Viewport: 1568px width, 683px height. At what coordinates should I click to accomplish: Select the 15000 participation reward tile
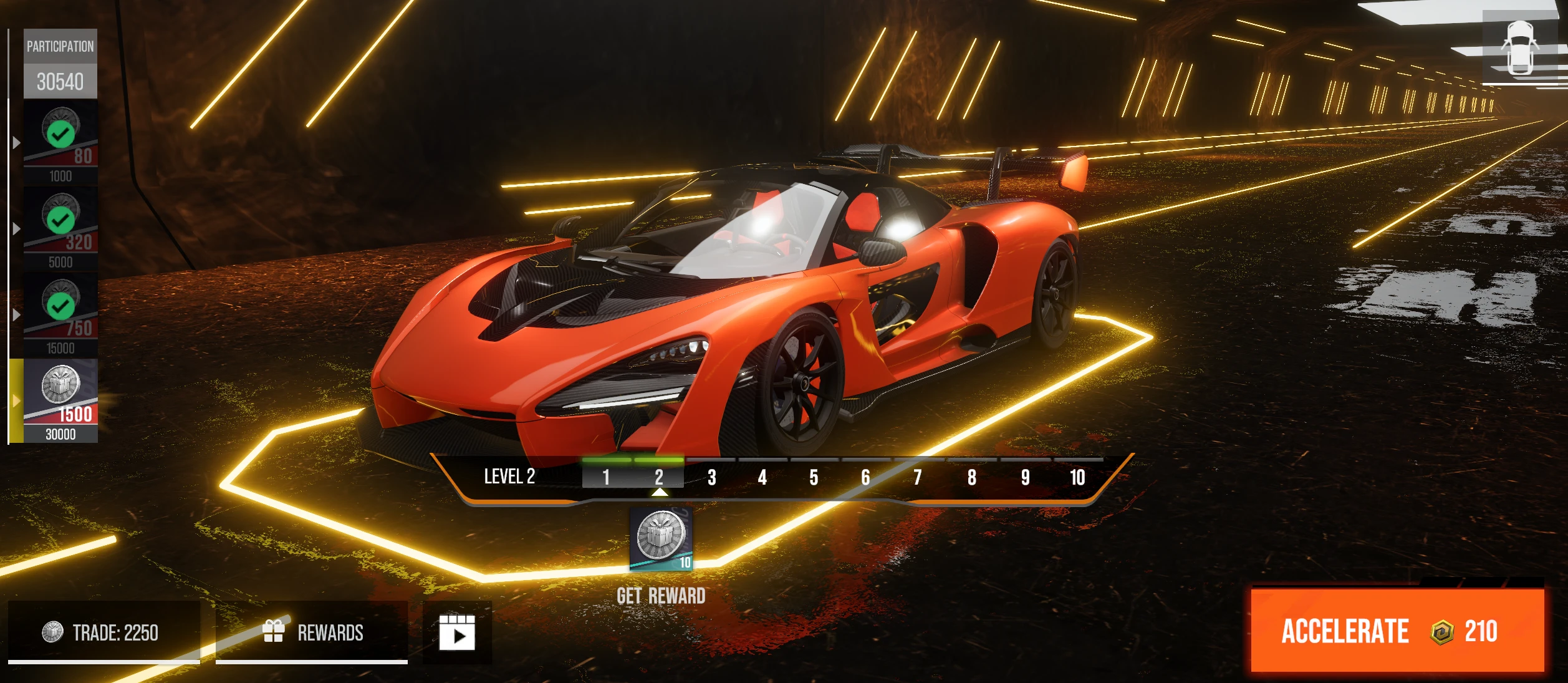click(60, 315)
